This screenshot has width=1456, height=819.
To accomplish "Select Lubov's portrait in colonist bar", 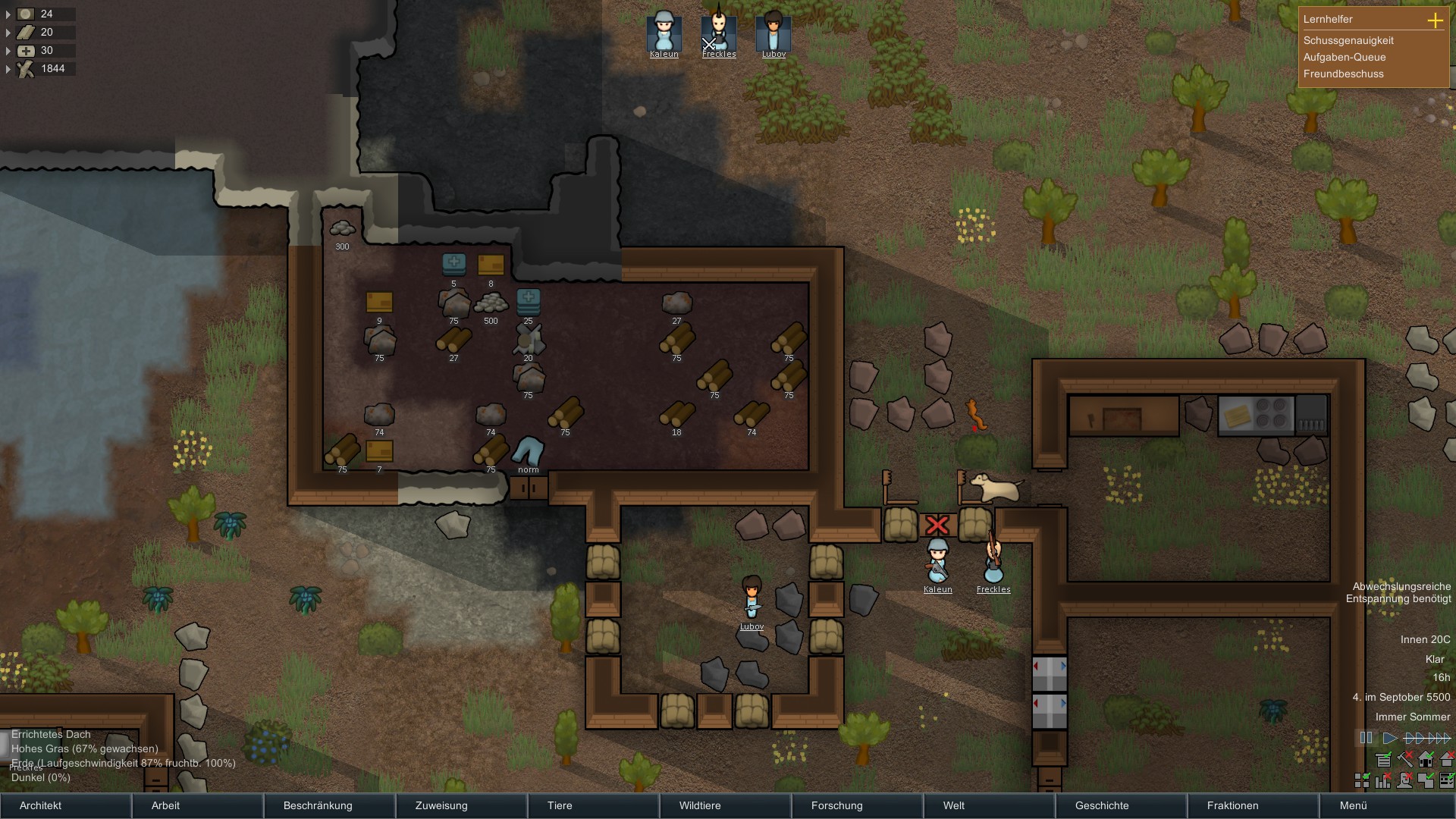I will point(773,33).
